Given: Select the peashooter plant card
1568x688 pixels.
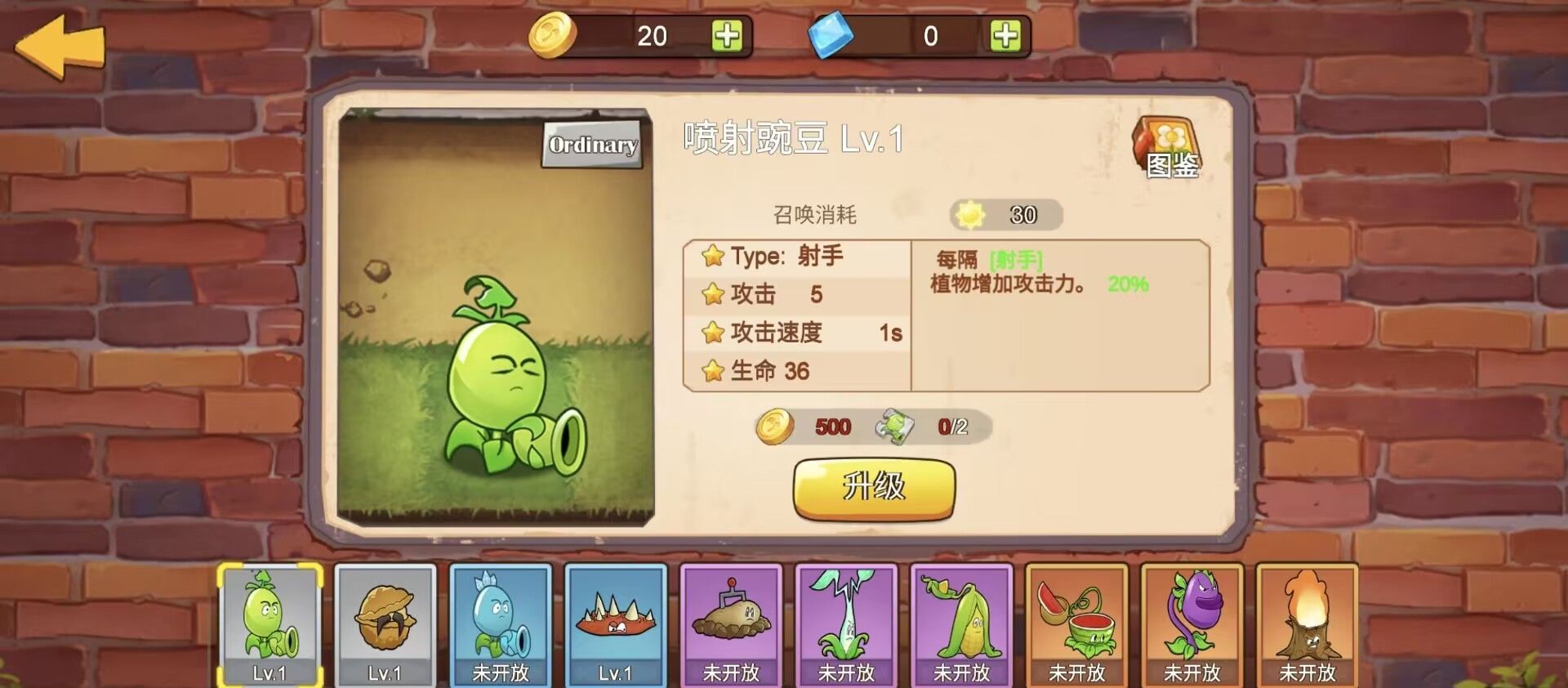Looking at the screenshot, I should coord(269,625).
